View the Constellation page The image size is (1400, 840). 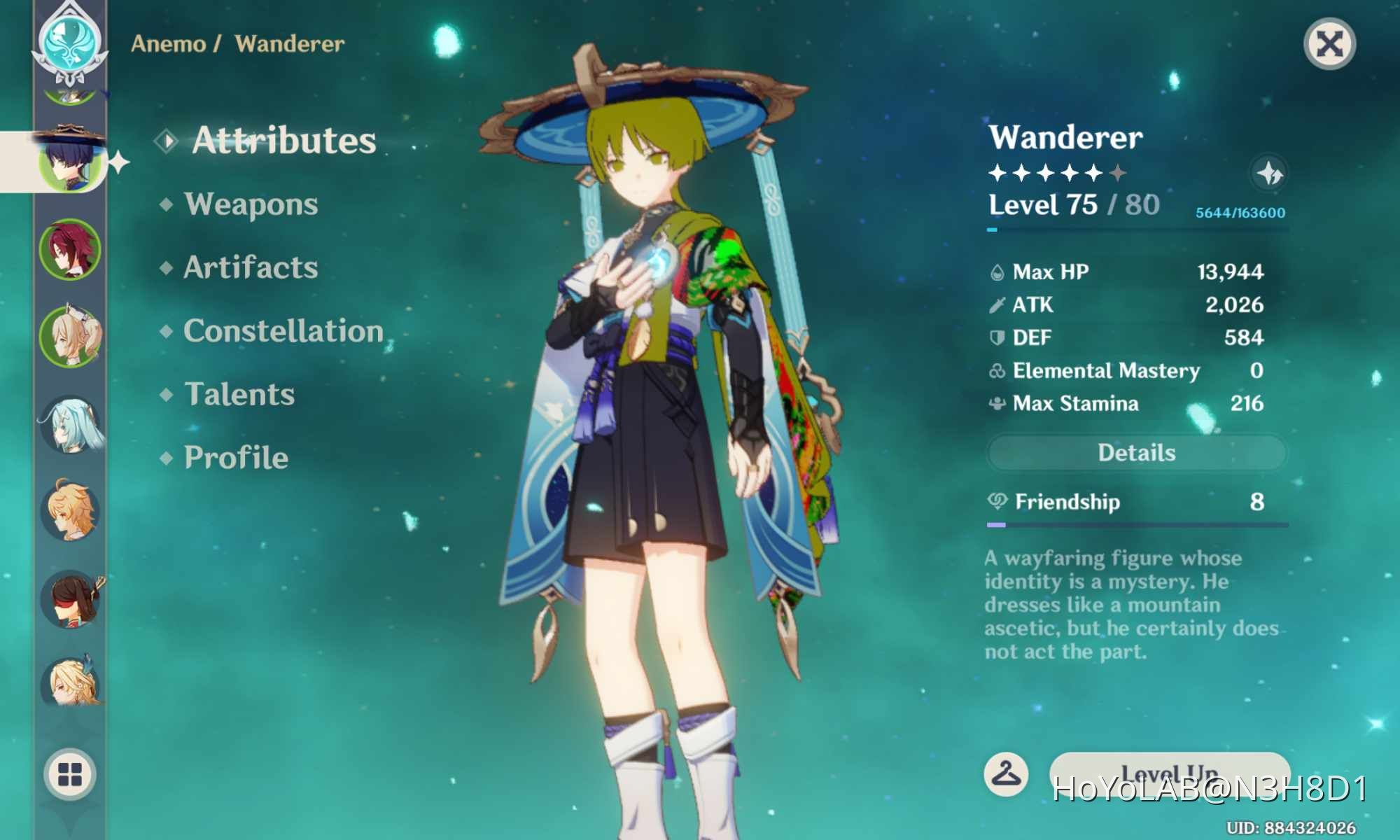(283, 331)
